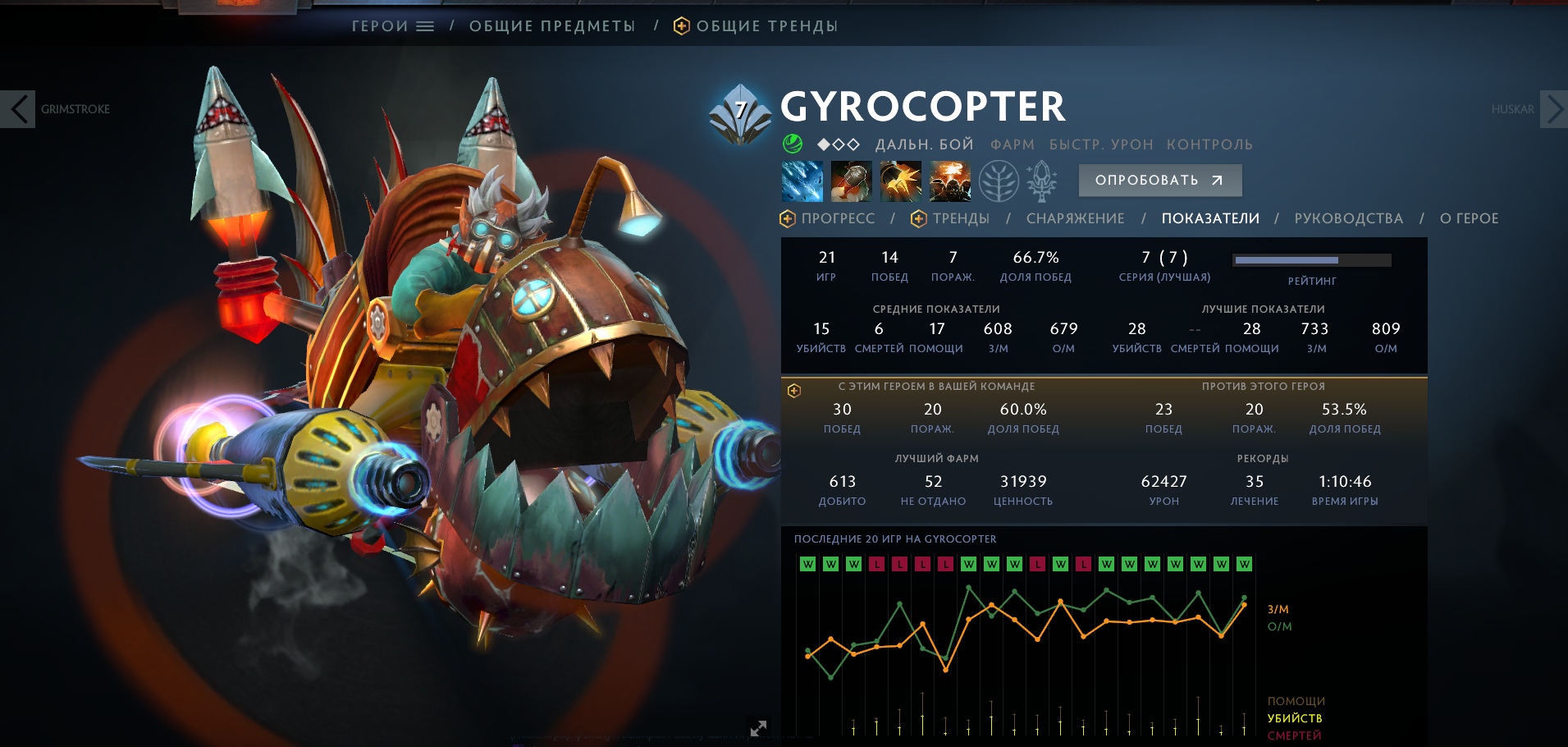This screenshot has height=747, width=1568.
Task: Open the talent tree icon
Action: [x=999, y=181]
